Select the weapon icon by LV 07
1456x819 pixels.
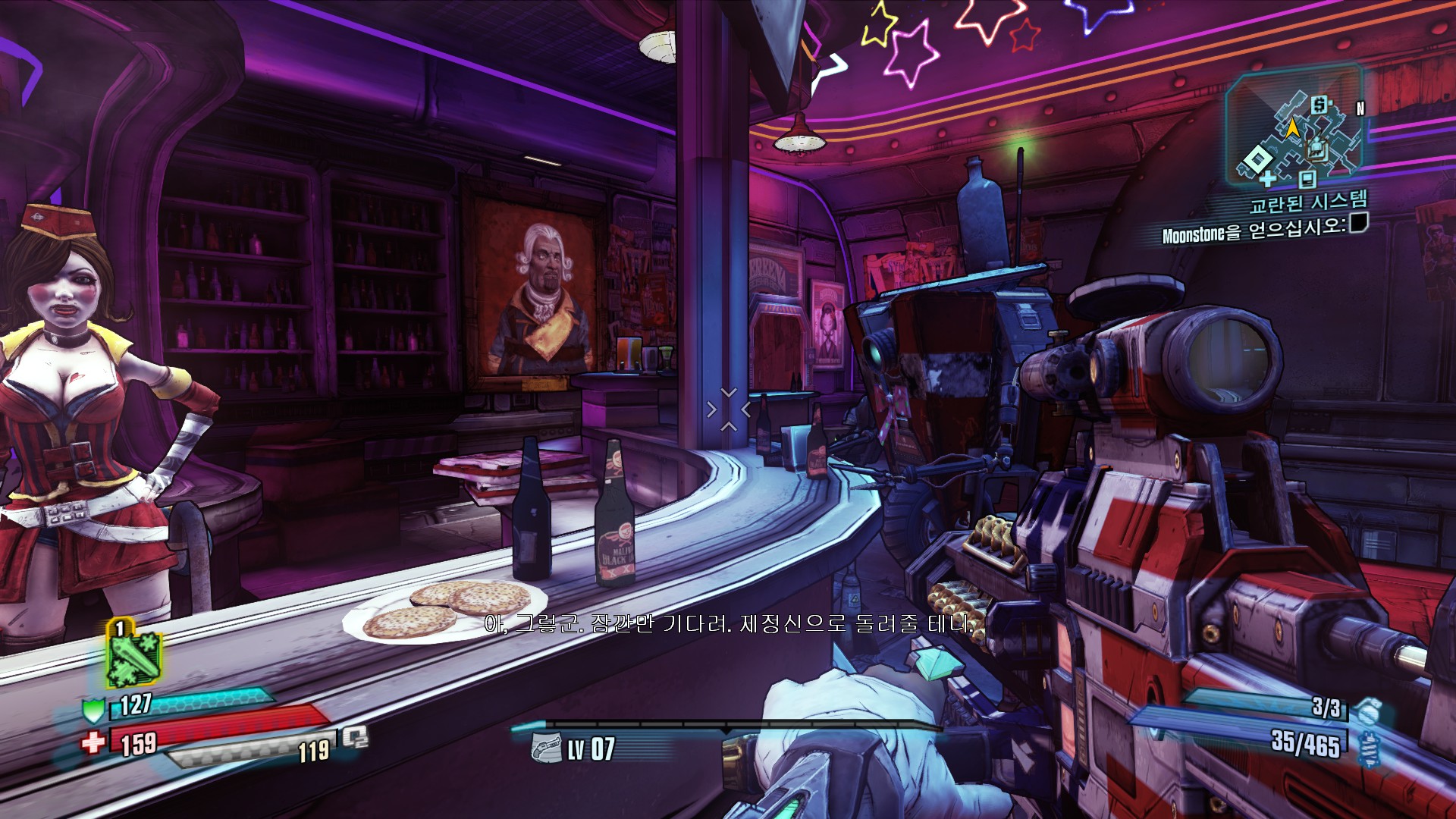tap(545, 748)
